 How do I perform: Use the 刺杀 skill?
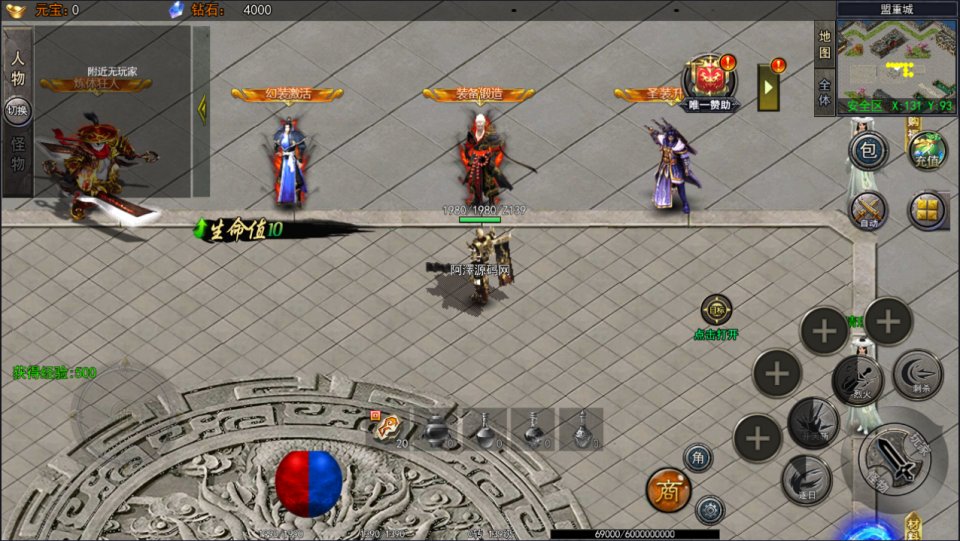click(x=916, y=374)
